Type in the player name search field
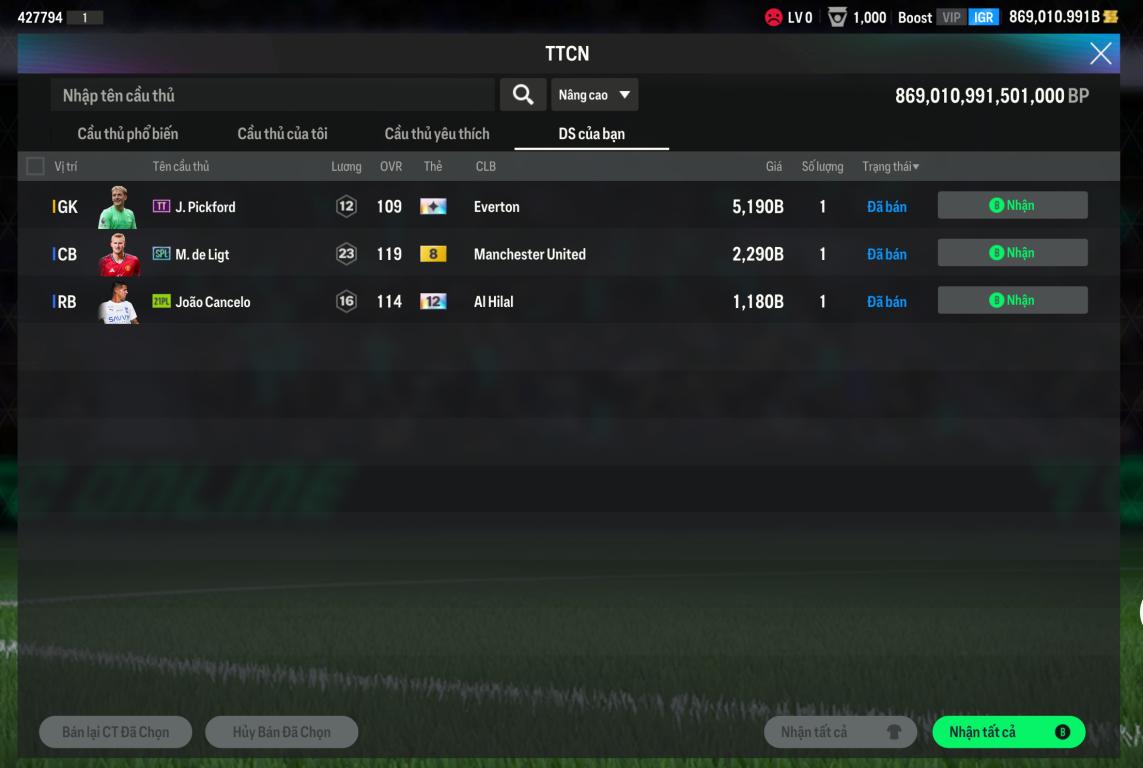This screenshot has height=768, width=1143. (x=272, y=95)
